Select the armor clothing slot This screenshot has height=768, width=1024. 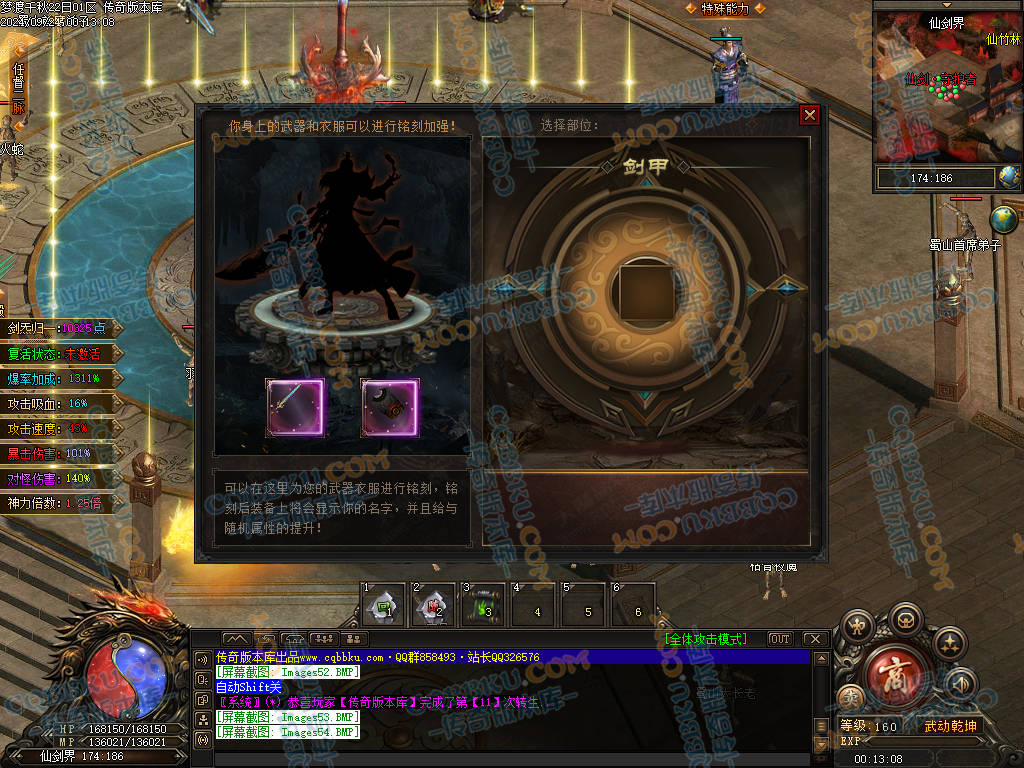pos(389,407)
